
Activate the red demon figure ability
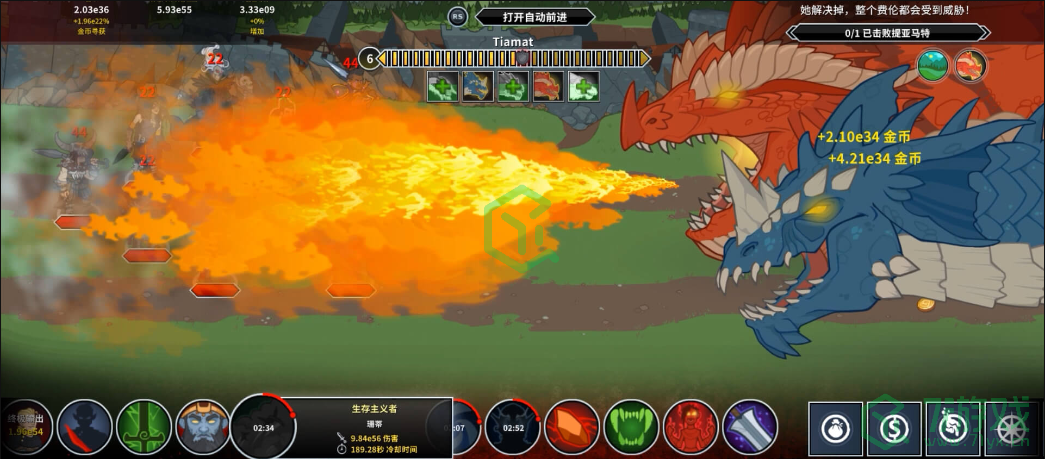691,427
